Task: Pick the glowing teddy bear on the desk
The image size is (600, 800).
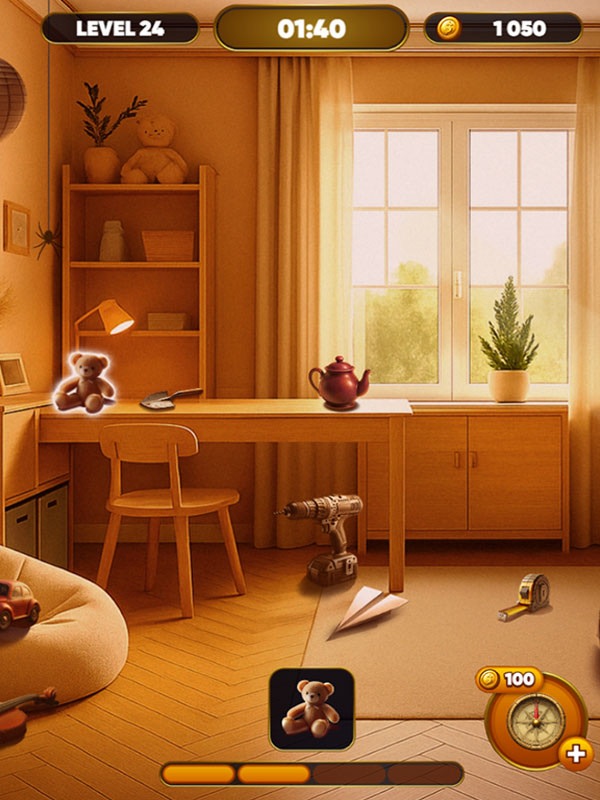Action: pyautogui.click(x=84, y=381)
